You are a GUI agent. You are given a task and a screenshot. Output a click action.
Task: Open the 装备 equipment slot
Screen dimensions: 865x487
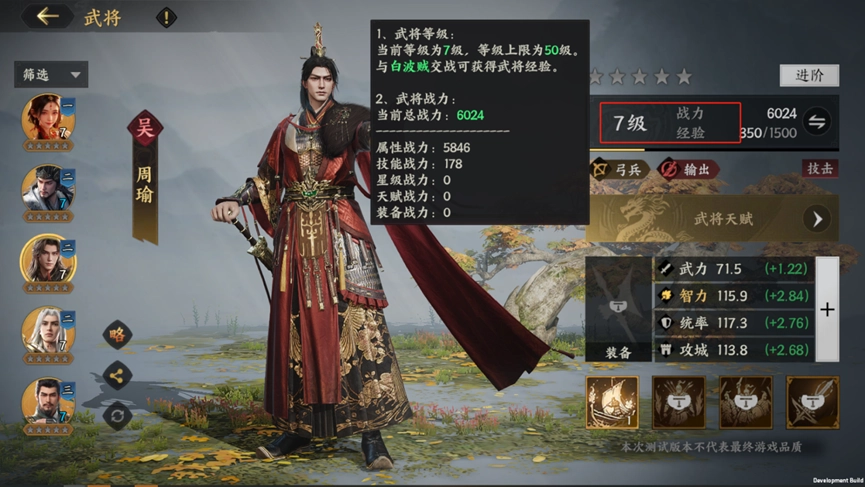click(618, 310)
